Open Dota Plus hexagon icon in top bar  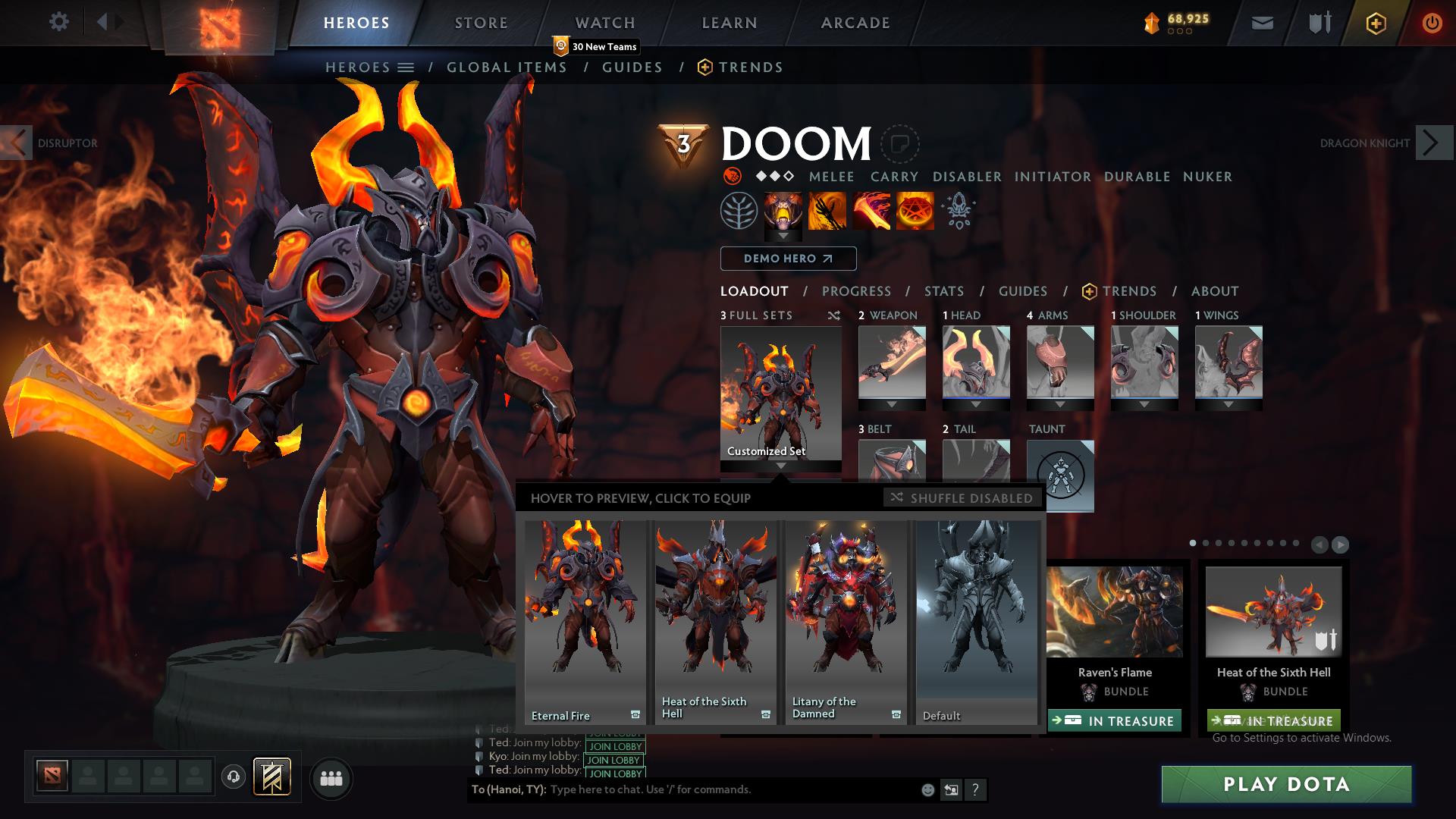1375,23
